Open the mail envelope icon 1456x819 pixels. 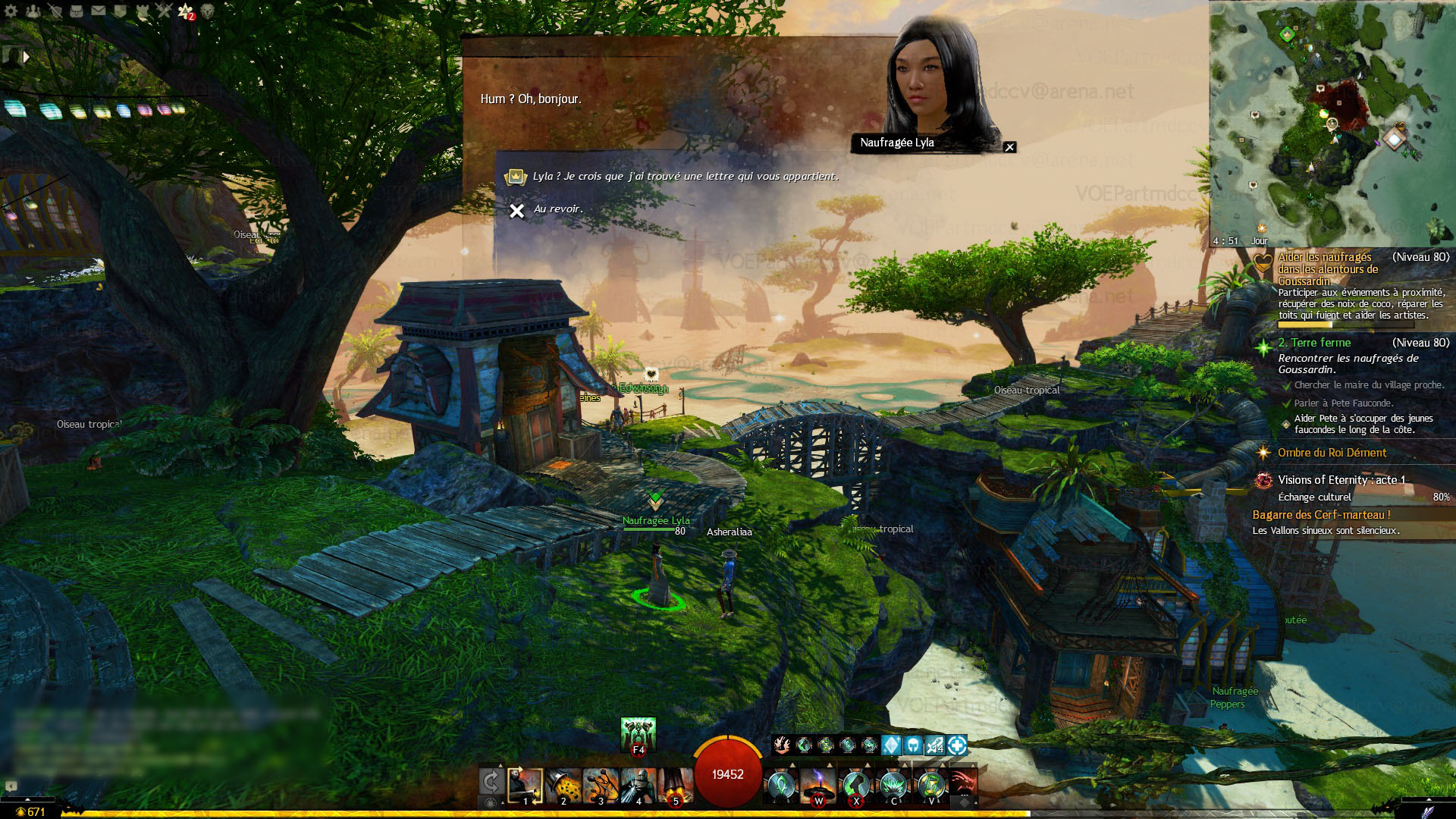99,11
